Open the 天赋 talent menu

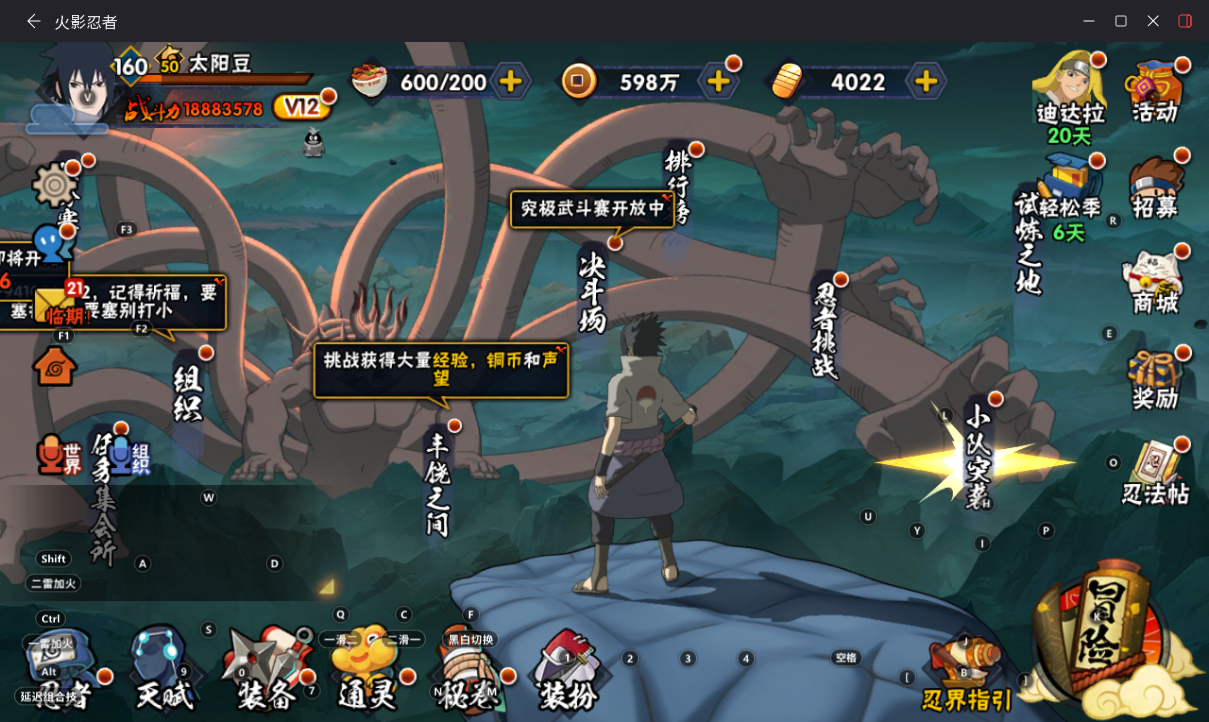point(162,672)
